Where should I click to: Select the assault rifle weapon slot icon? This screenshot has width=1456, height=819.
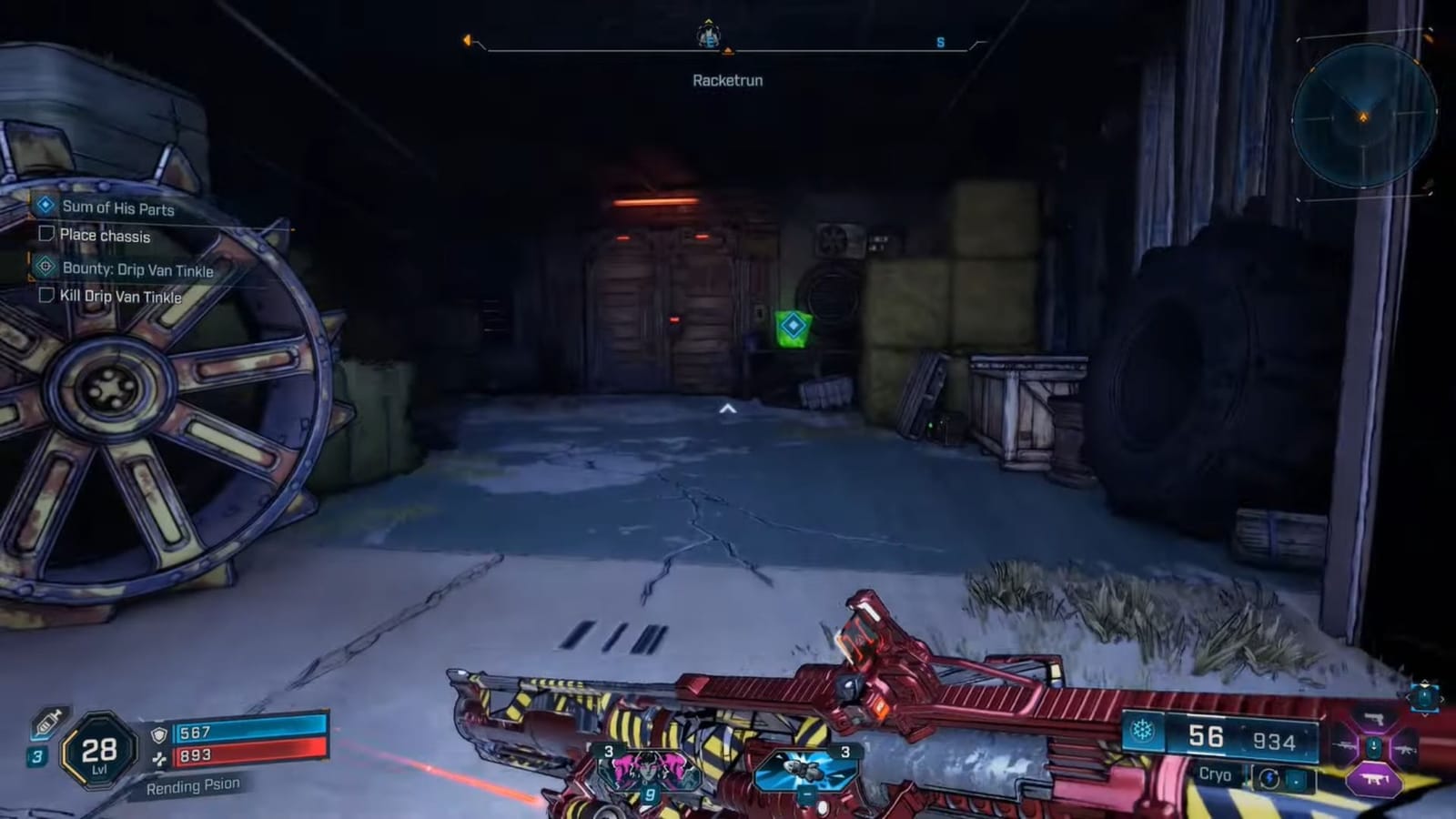coord(1405,749)
